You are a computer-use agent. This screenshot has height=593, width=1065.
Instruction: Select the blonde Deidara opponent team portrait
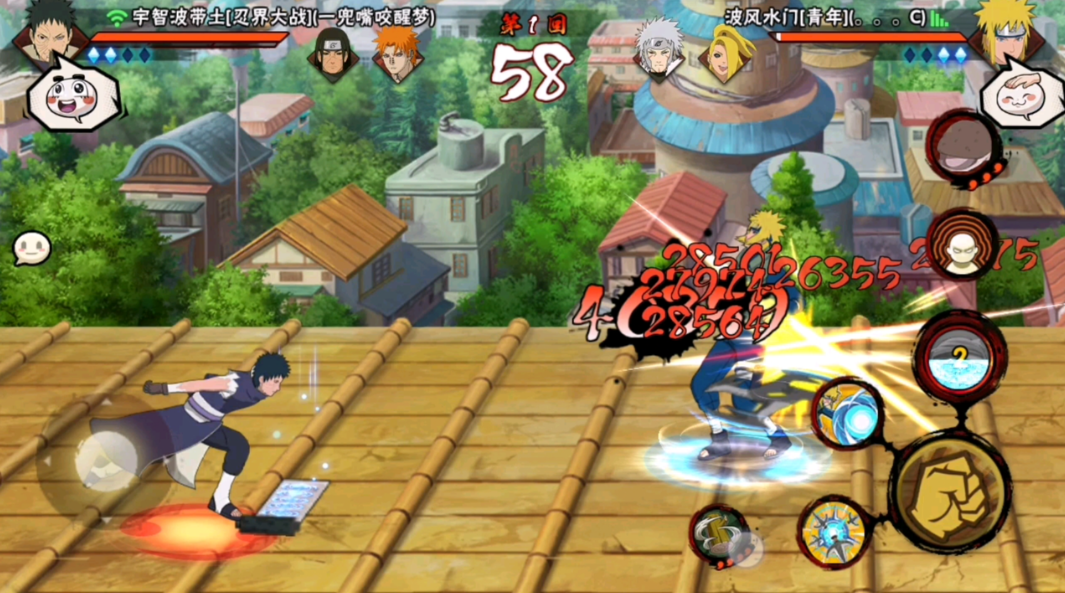point(726,52)
